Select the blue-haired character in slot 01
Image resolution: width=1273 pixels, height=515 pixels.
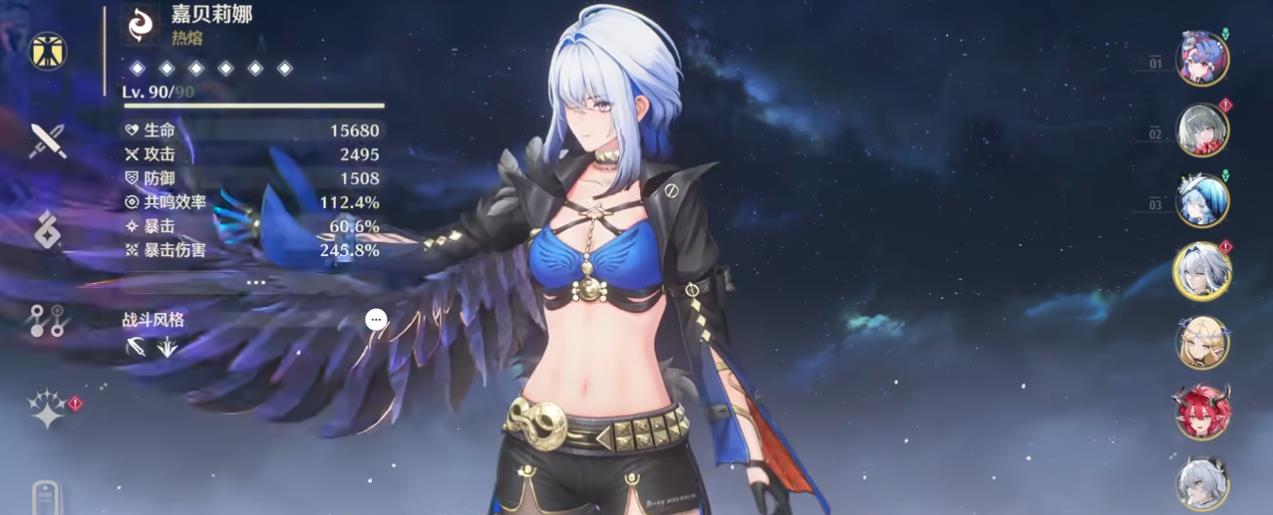1201,59
